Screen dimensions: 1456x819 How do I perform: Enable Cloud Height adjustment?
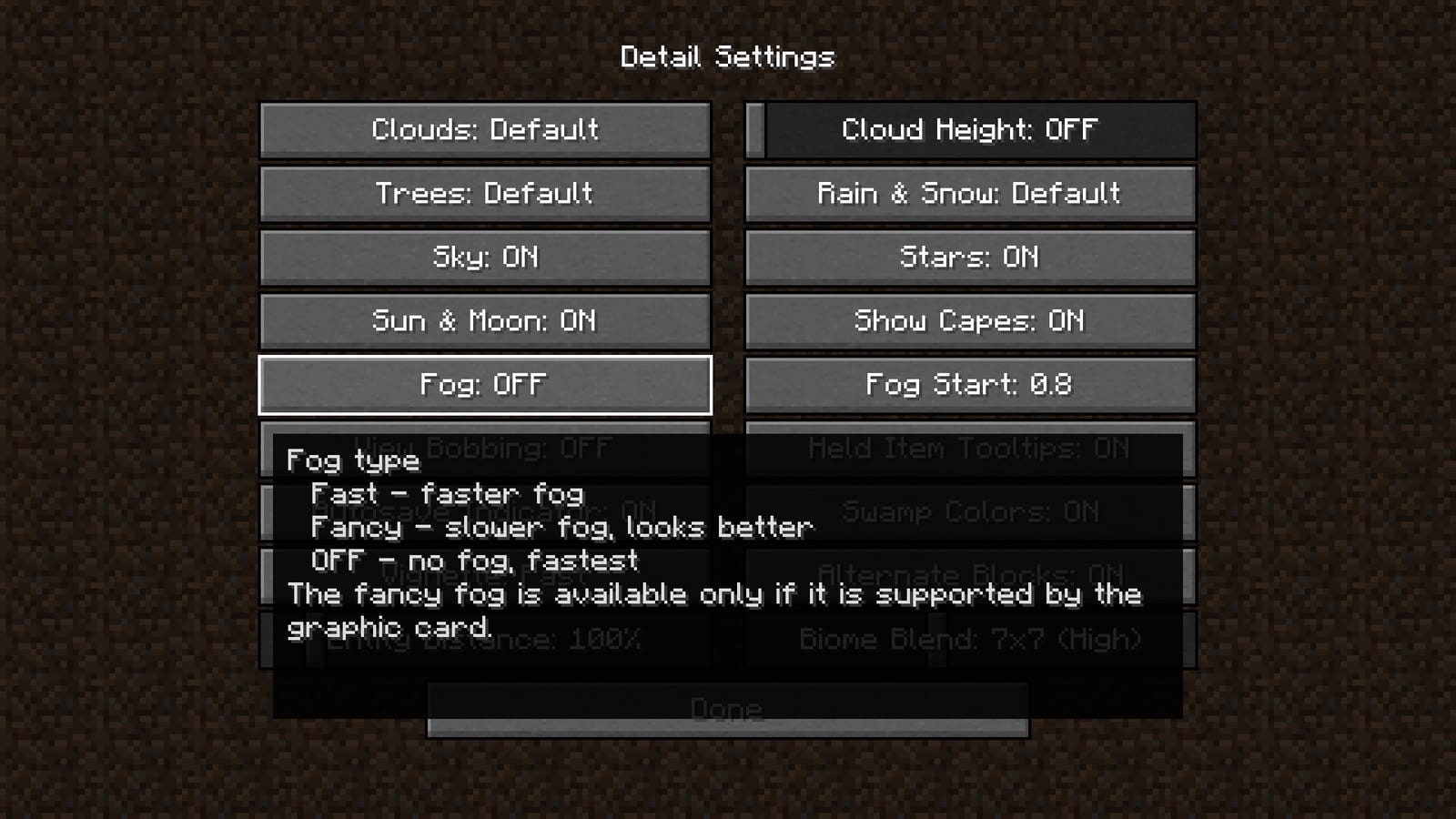968,129
